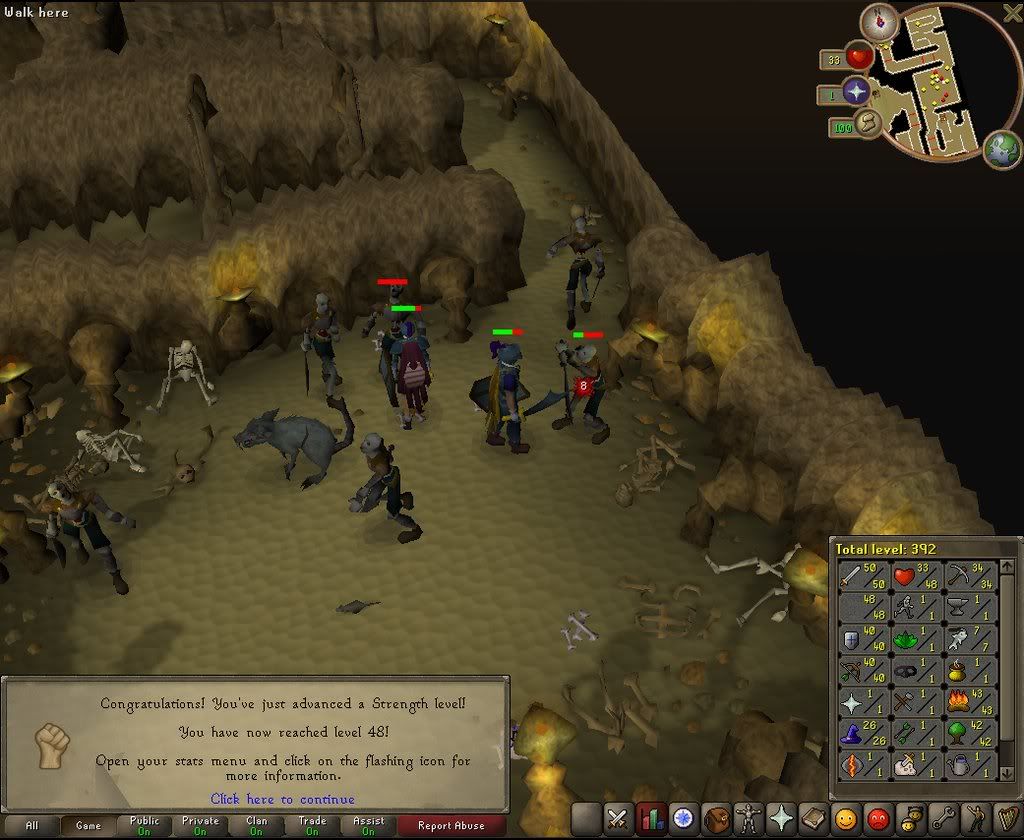Image resolution: width=1024 pixels, height=840 pixels.
Task: Open the world map globe icon
Action: coord(1001,149)
